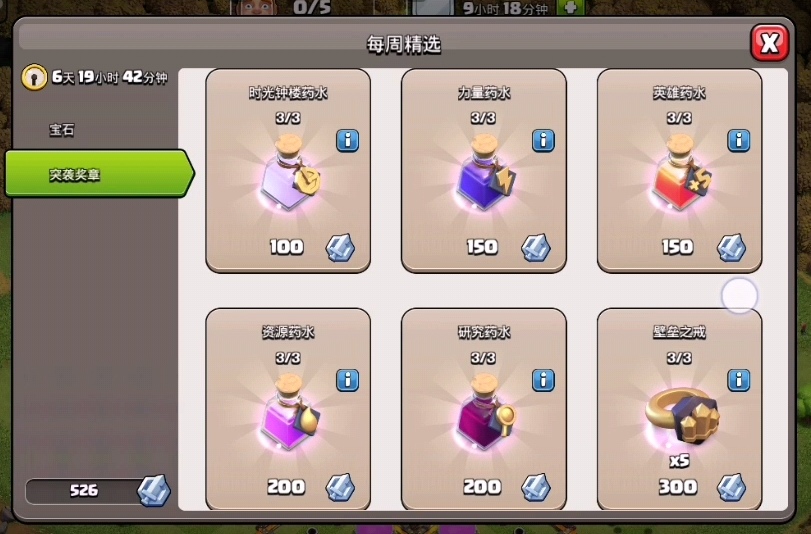Select the 突袭奖章 tab
Image resolution: width=811 pixels, height=534 pixels.
(95, 175)
